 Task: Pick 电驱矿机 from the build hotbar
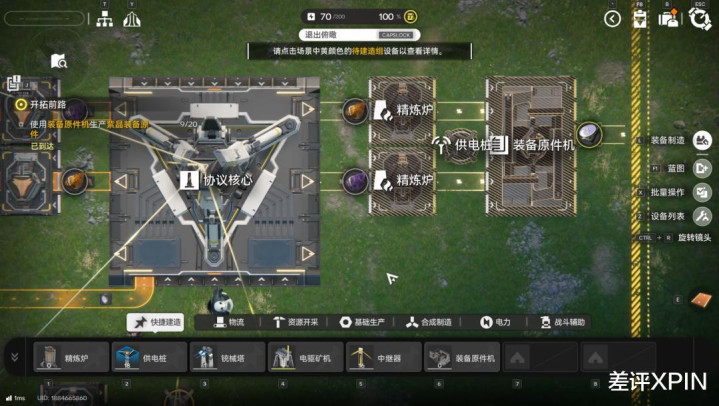pos(305,357)
